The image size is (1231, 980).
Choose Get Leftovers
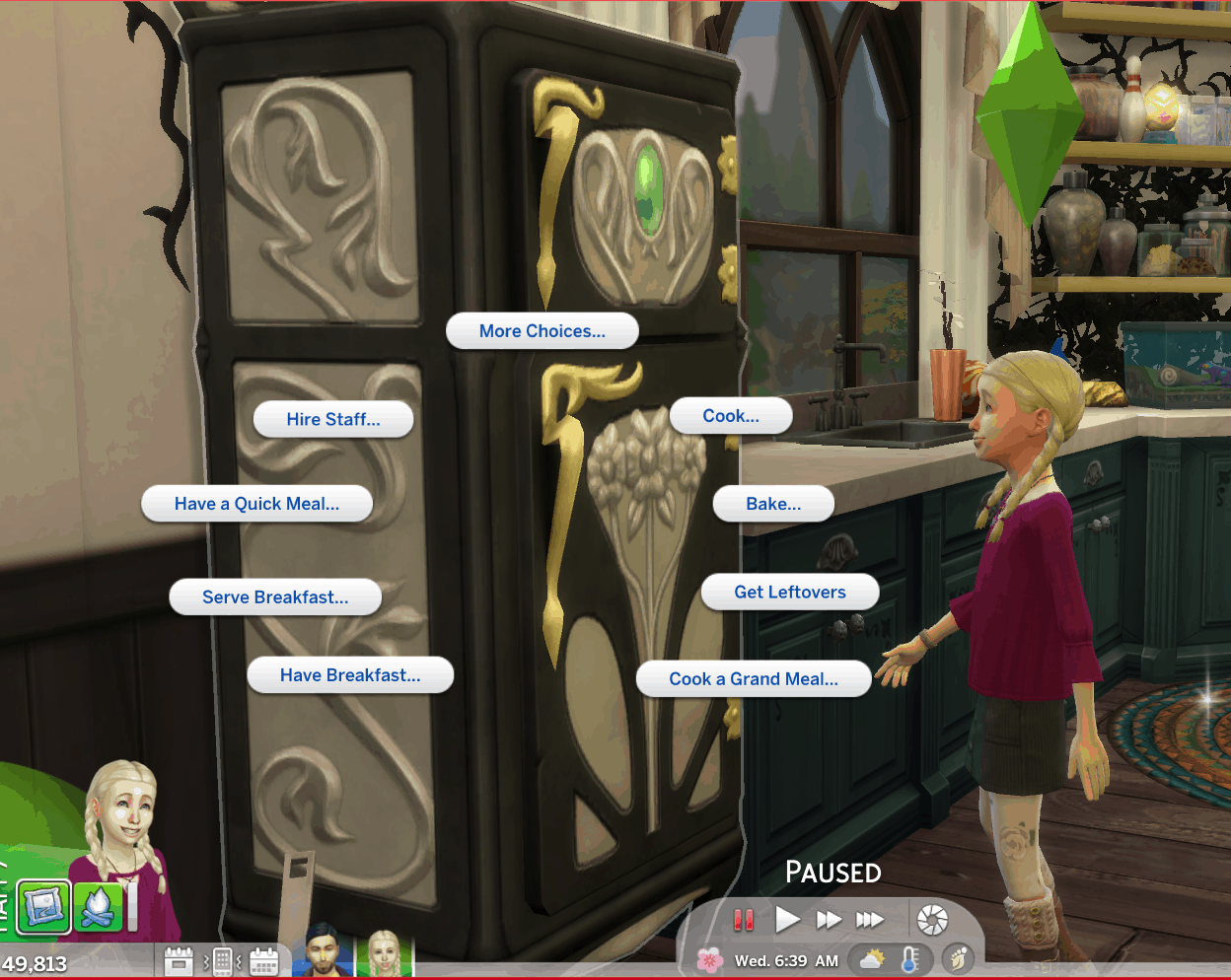[790, 593]
